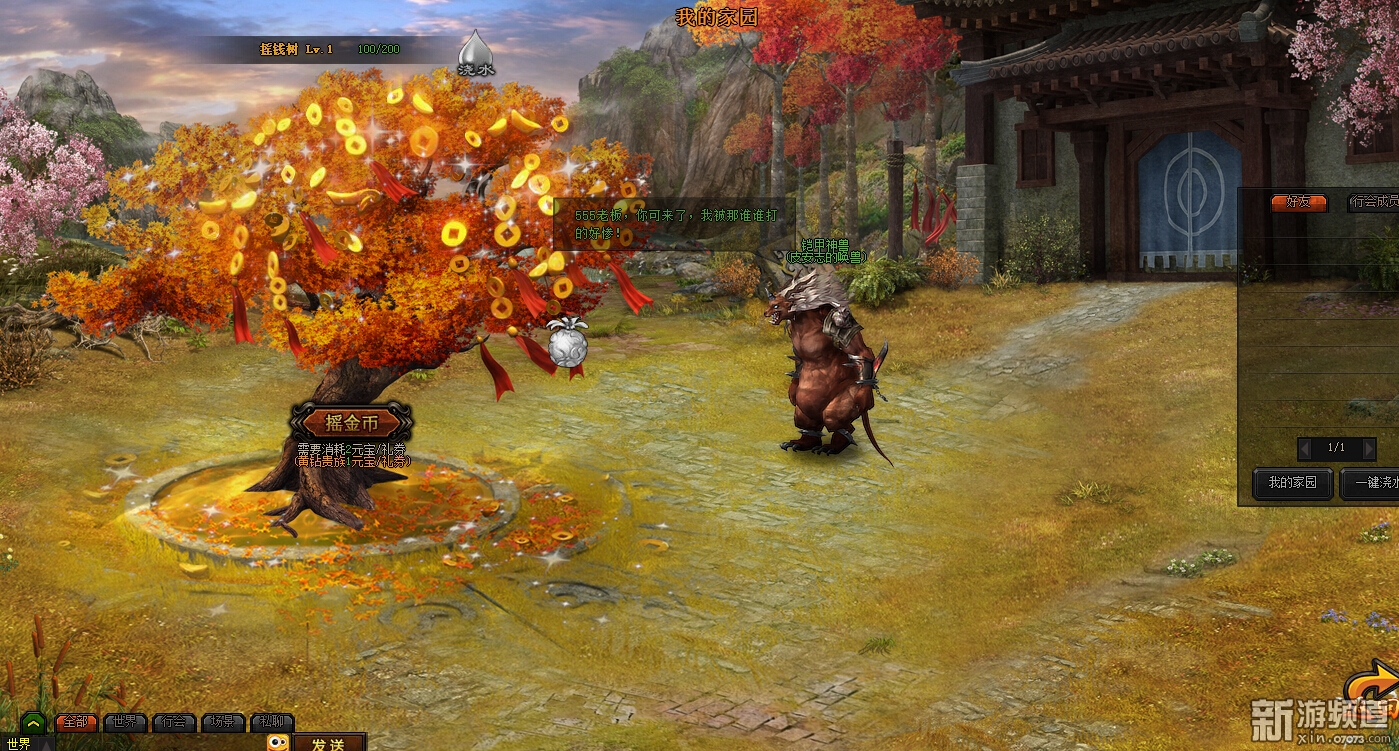Screen dimensions: 1399x751
Task: Send the chat message with 发送
Action: click(x=328, y=743)
